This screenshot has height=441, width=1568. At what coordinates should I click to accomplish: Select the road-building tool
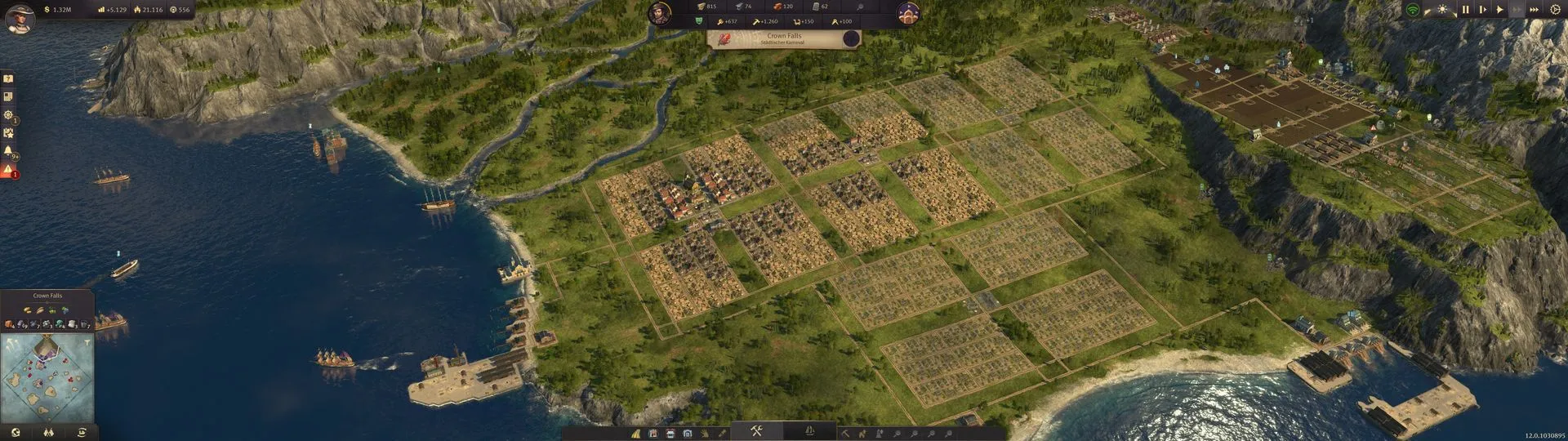click(636, 433)
